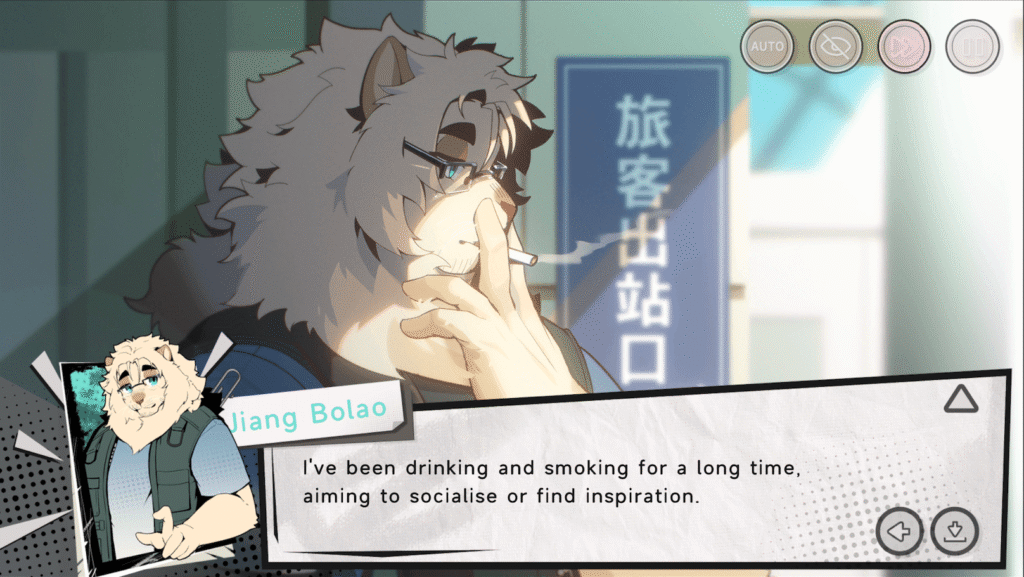Turn on AUTO dialogue mode
Screen dimensions: 1024x577
click(767, 46)
